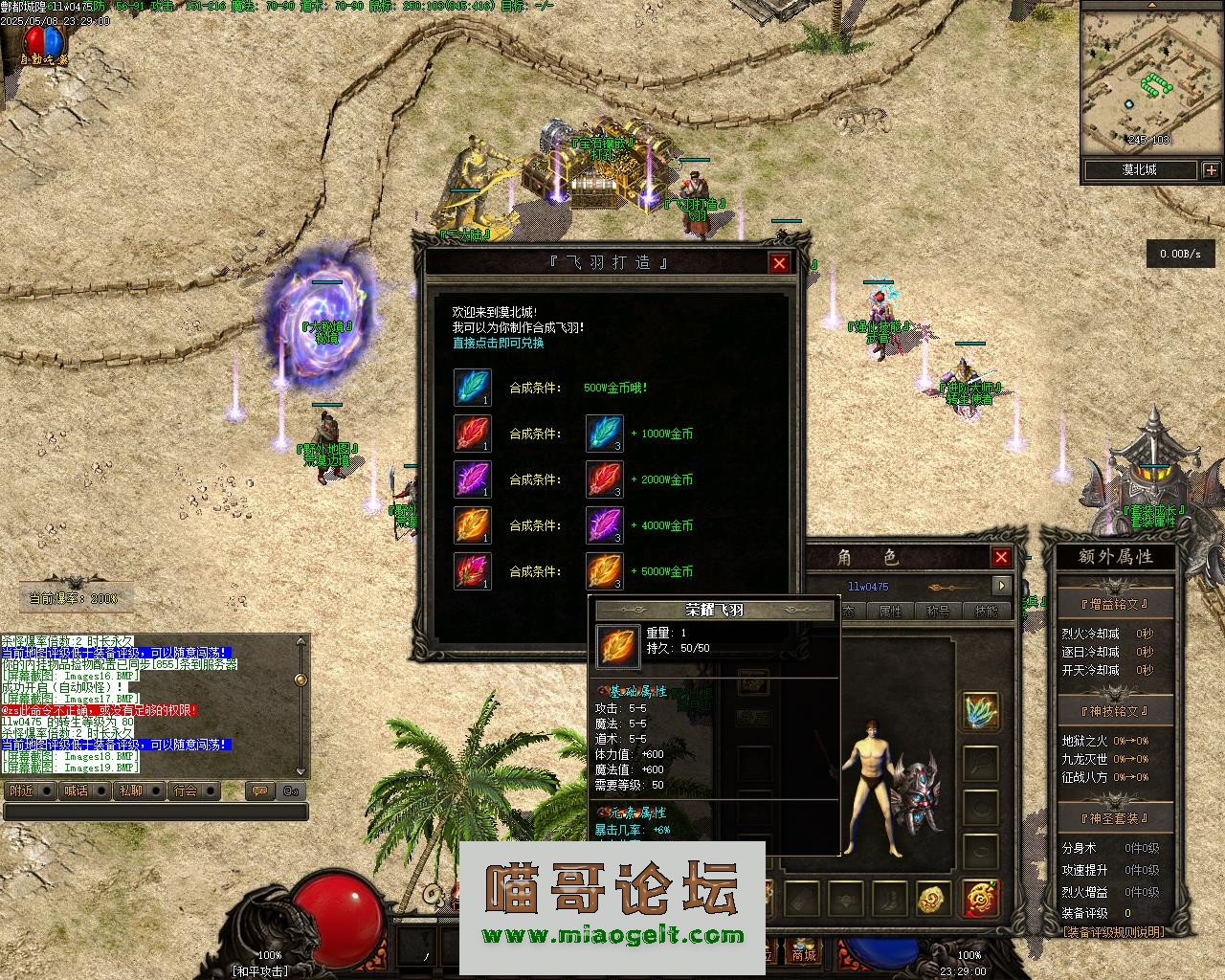Close the 飞羽打造 crafting window
Viewport: 1225px width, 980px height.
click(779, 263)
